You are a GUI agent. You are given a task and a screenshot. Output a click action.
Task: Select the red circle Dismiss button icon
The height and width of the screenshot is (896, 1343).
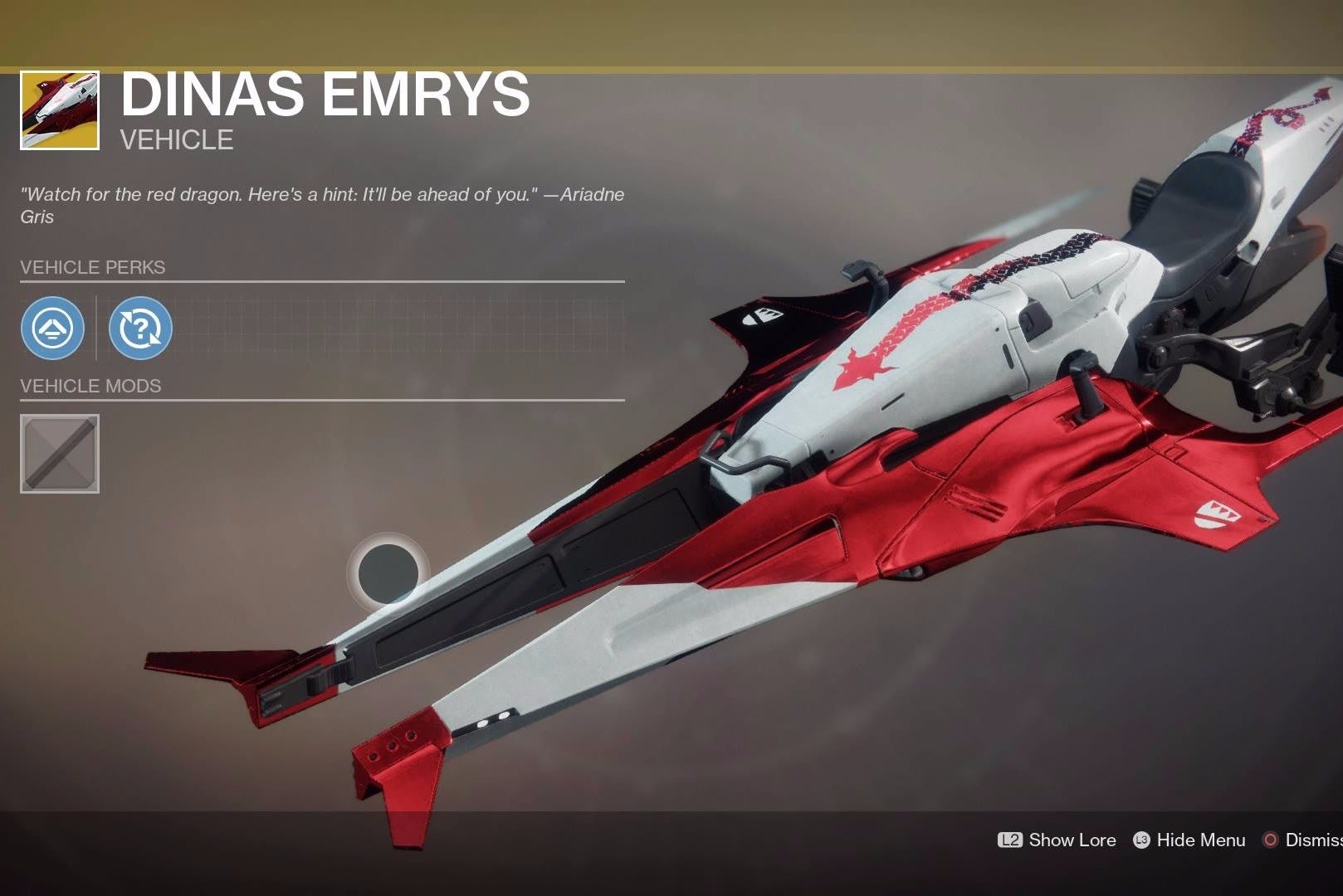click(1268, 840)
